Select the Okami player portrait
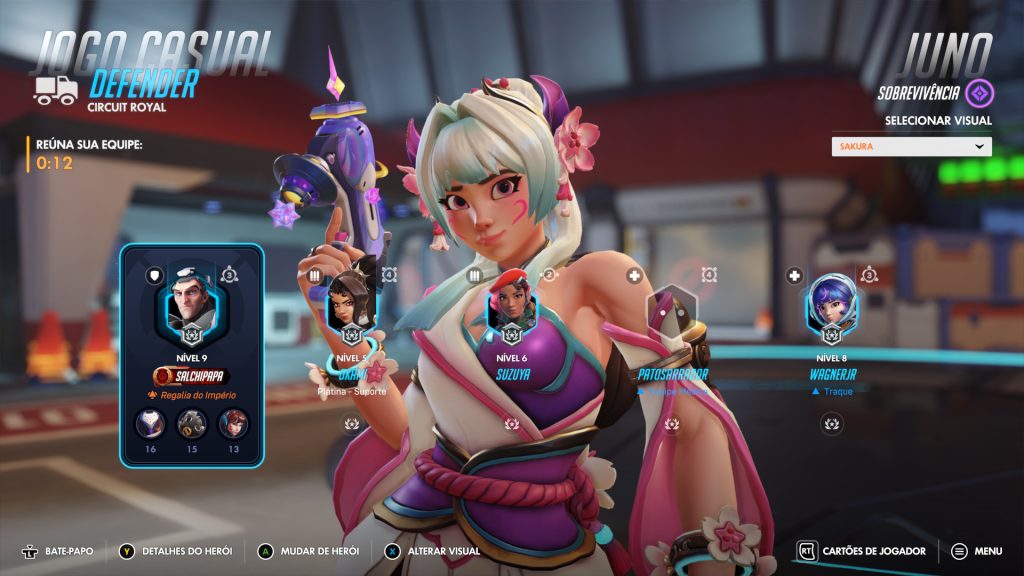This screenshot has height=576, width=1024. click(351, 305)
